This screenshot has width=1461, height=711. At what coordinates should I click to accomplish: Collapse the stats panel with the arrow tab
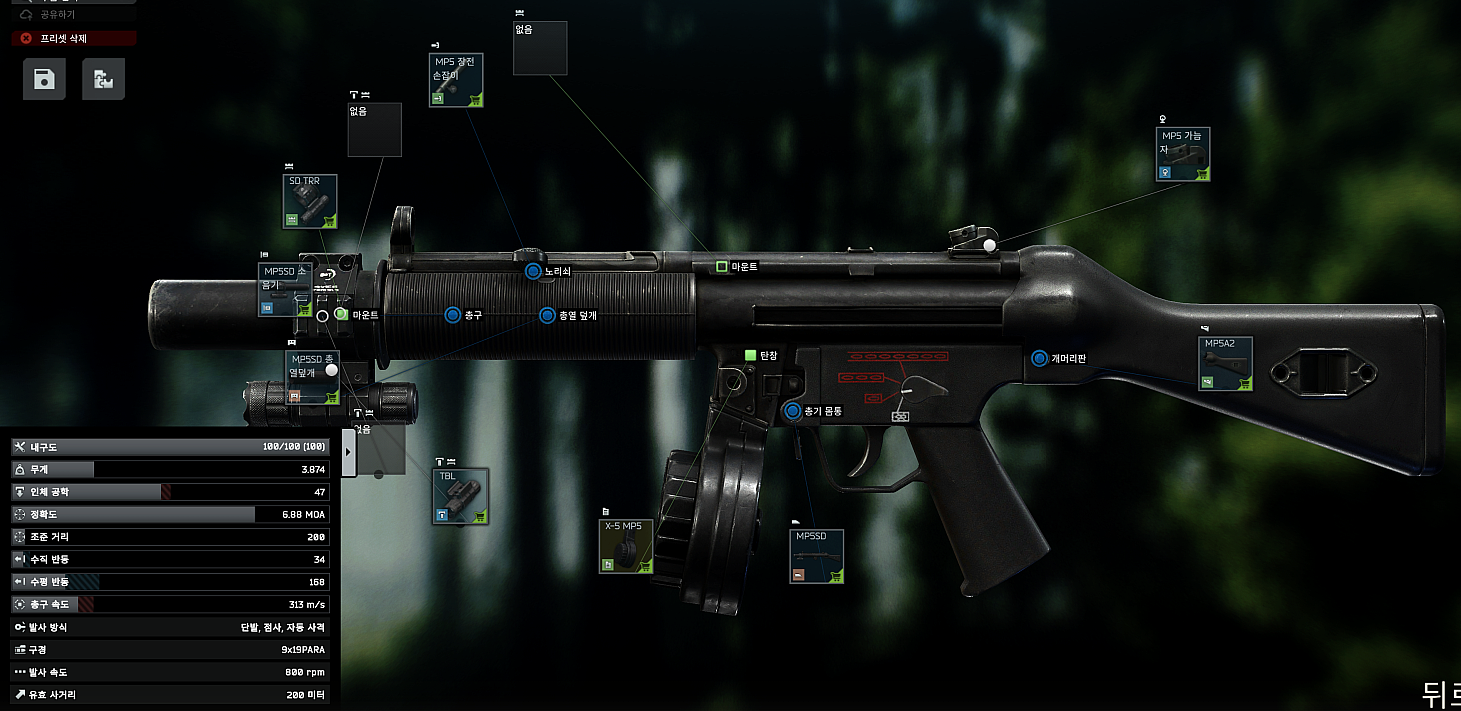click(349, 452)
